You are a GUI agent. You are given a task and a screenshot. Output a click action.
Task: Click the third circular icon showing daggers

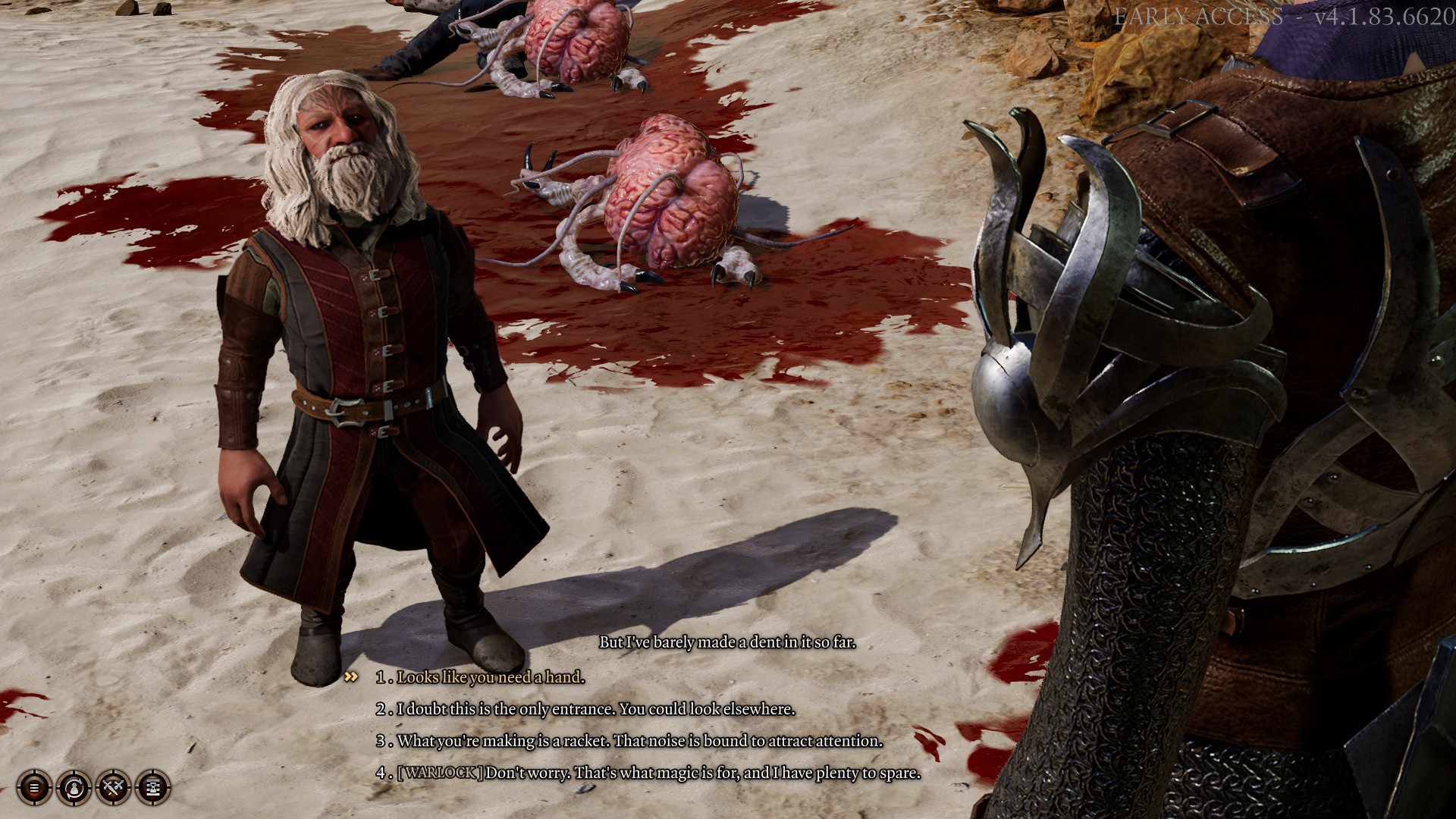pyautogui.click(x=114, y=788)
